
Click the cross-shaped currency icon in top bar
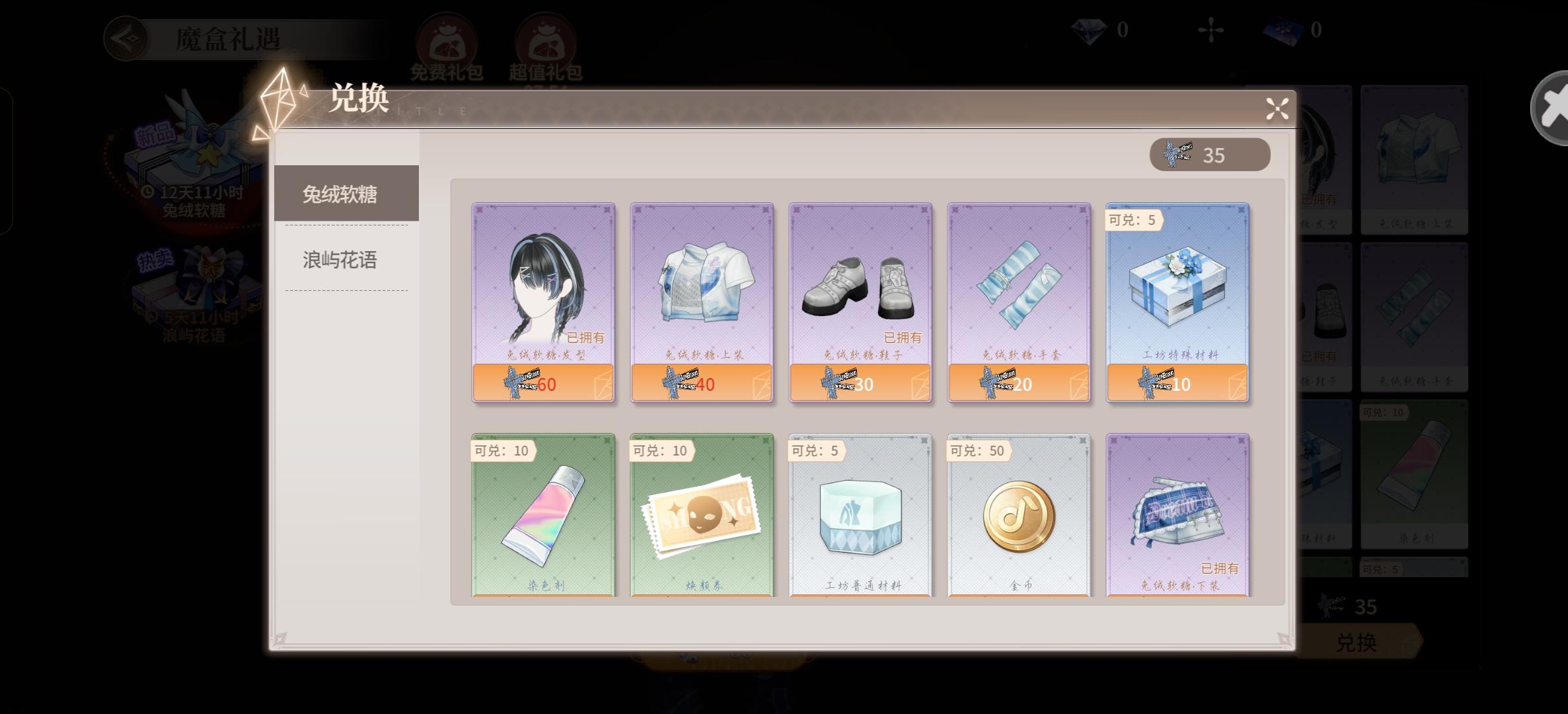point(1212,29)
